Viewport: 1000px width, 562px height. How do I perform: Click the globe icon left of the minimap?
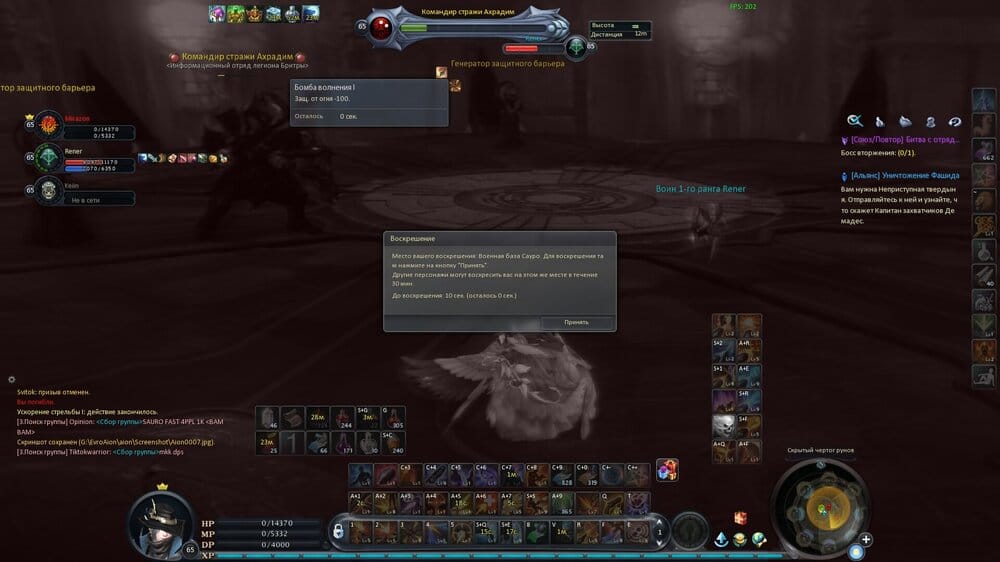pos(760,539)
